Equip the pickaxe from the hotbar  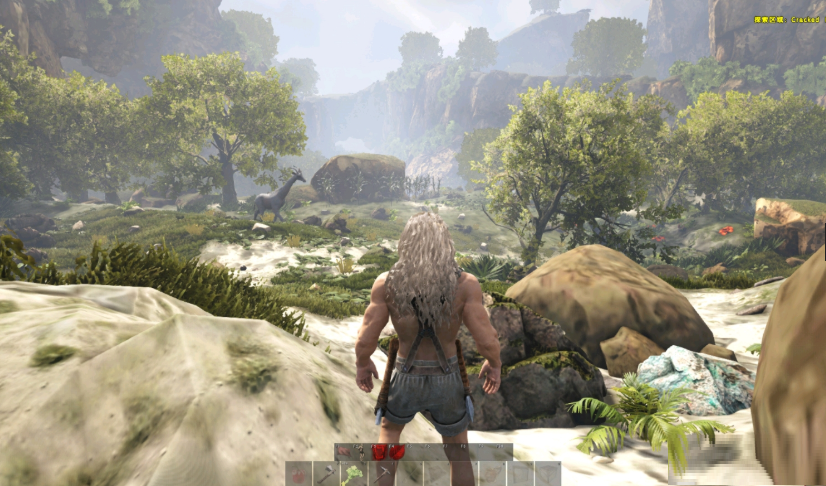pos(381,474)
